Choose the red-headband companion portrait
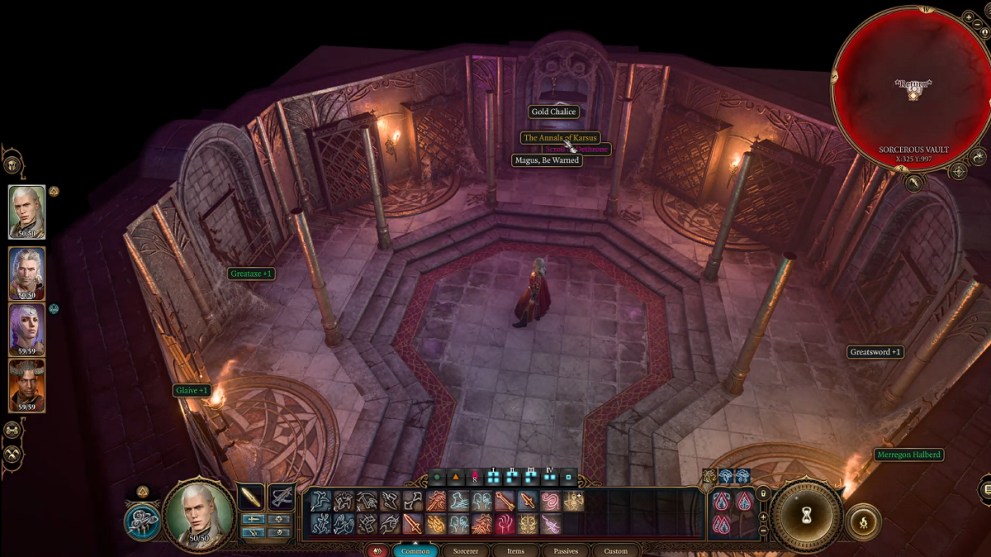This screenshot has width=991, height=557. 27,385
